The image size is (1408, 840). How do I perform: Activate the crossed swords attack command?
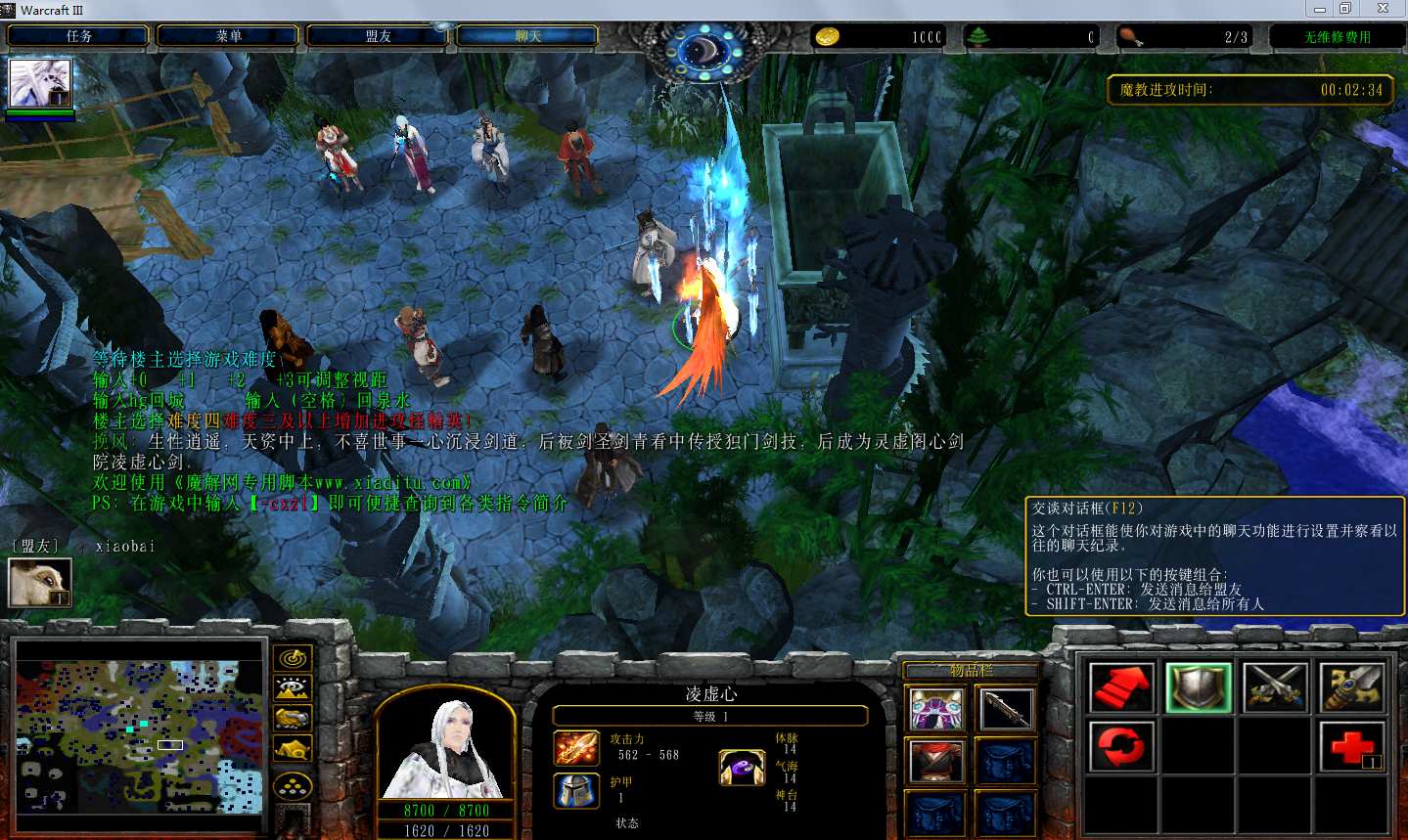(1275, 687)
